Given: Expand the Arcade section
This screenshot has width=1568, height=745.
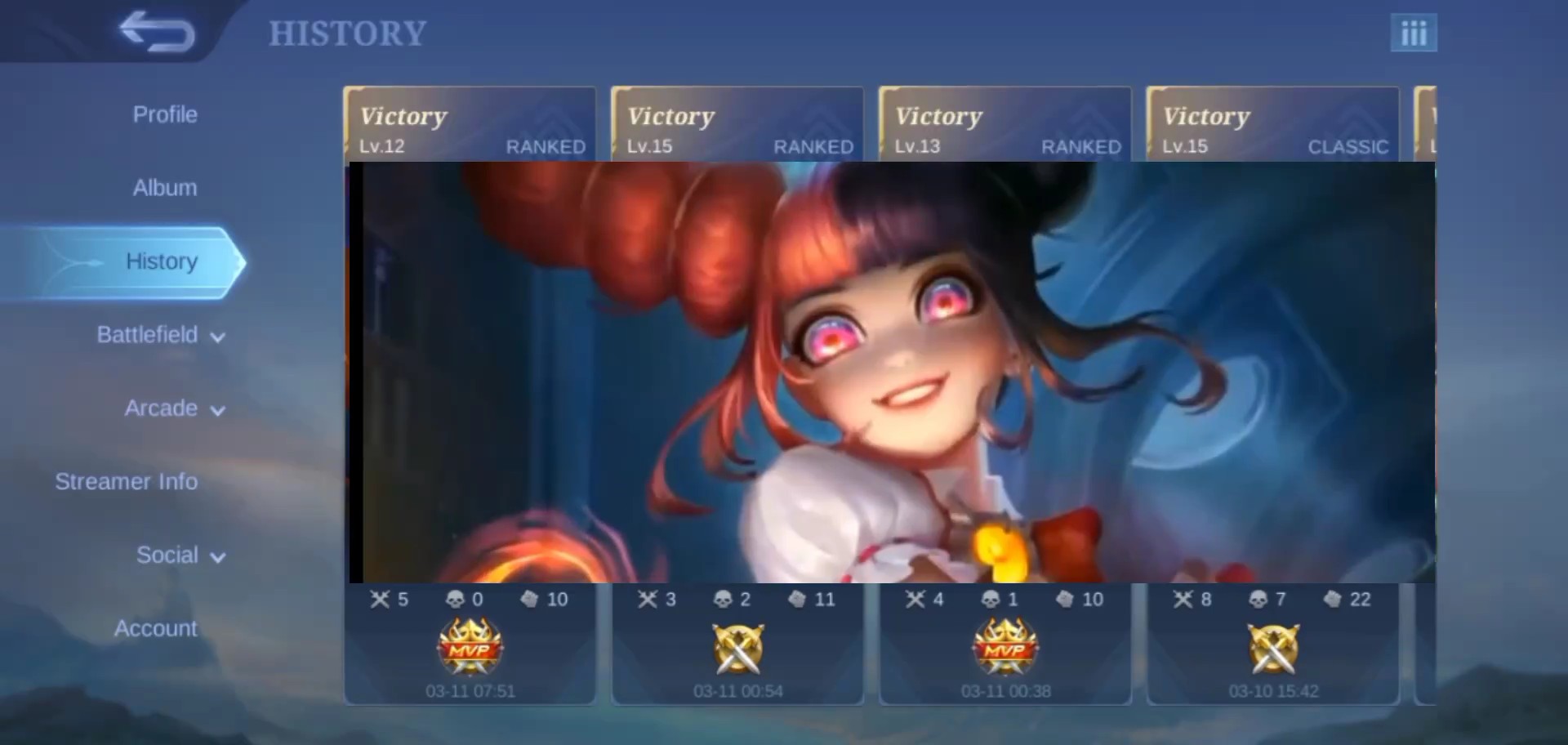Looking at the screenshot, I should (x=174, y=408).
